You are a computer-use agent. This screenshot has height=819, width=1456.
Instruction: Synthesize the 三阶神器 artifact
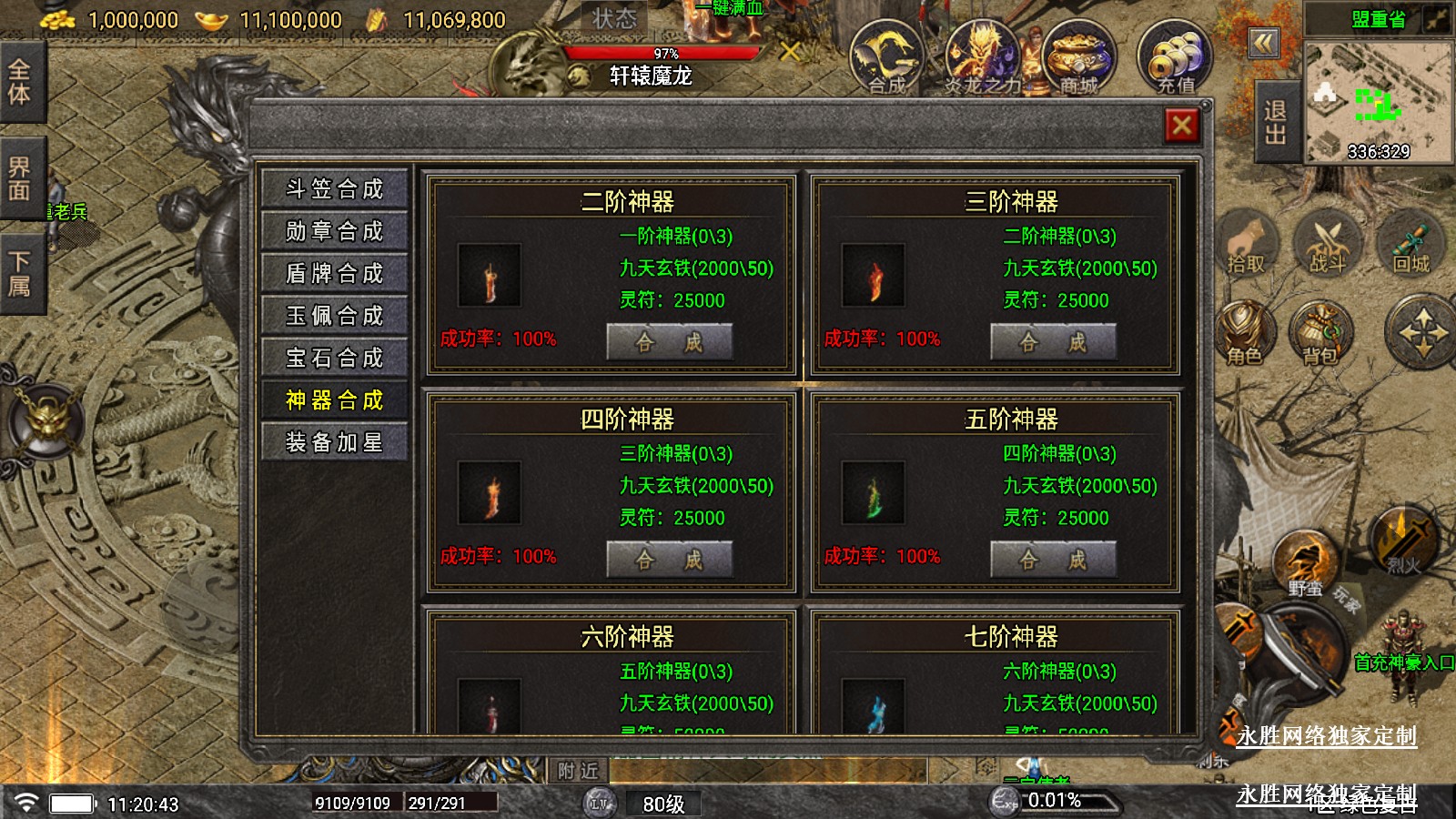(1053, 342)
